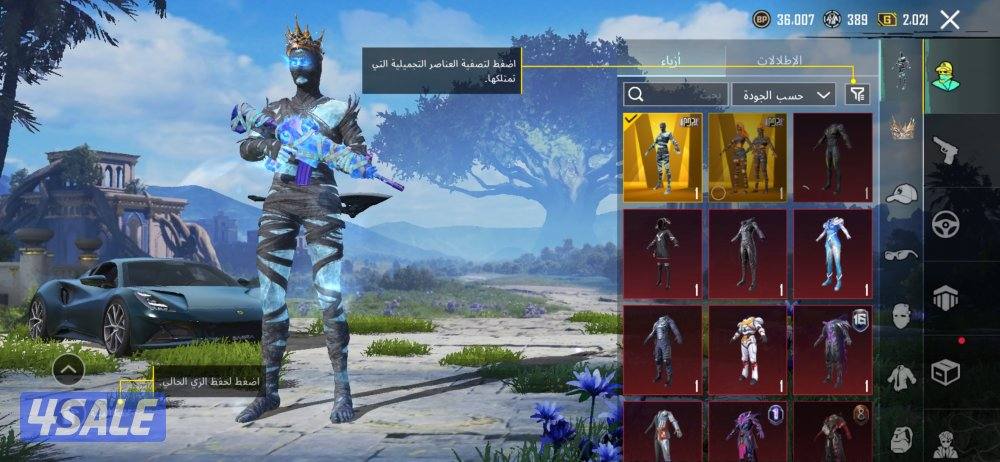Screen dimensions: 1000x462
Task: Open the cosmetic items filter button
Action: pyautogui.click(x=857, y=94)
